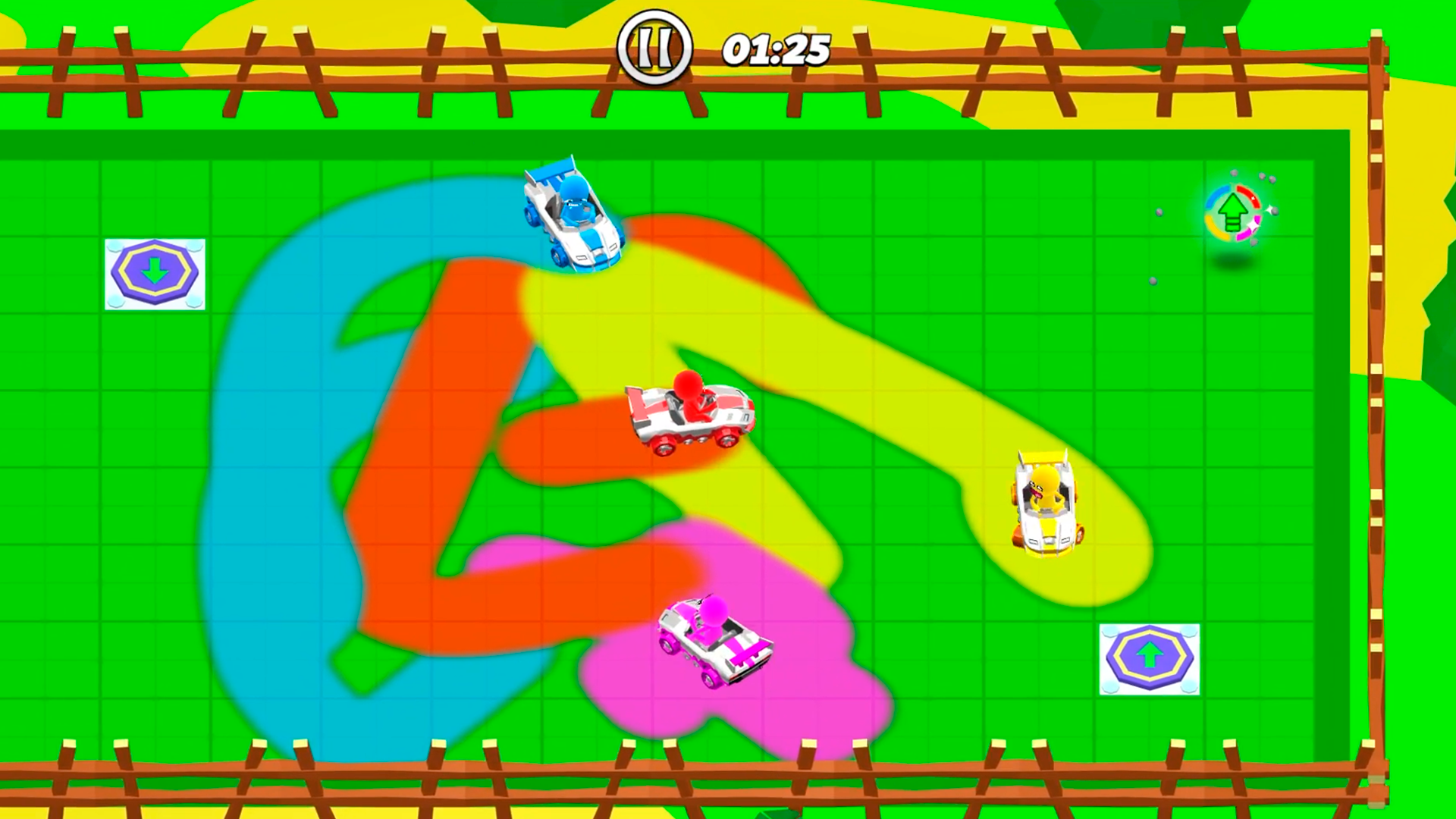
Task: Click the yellow kart
Action: [x=1046, y=500]
